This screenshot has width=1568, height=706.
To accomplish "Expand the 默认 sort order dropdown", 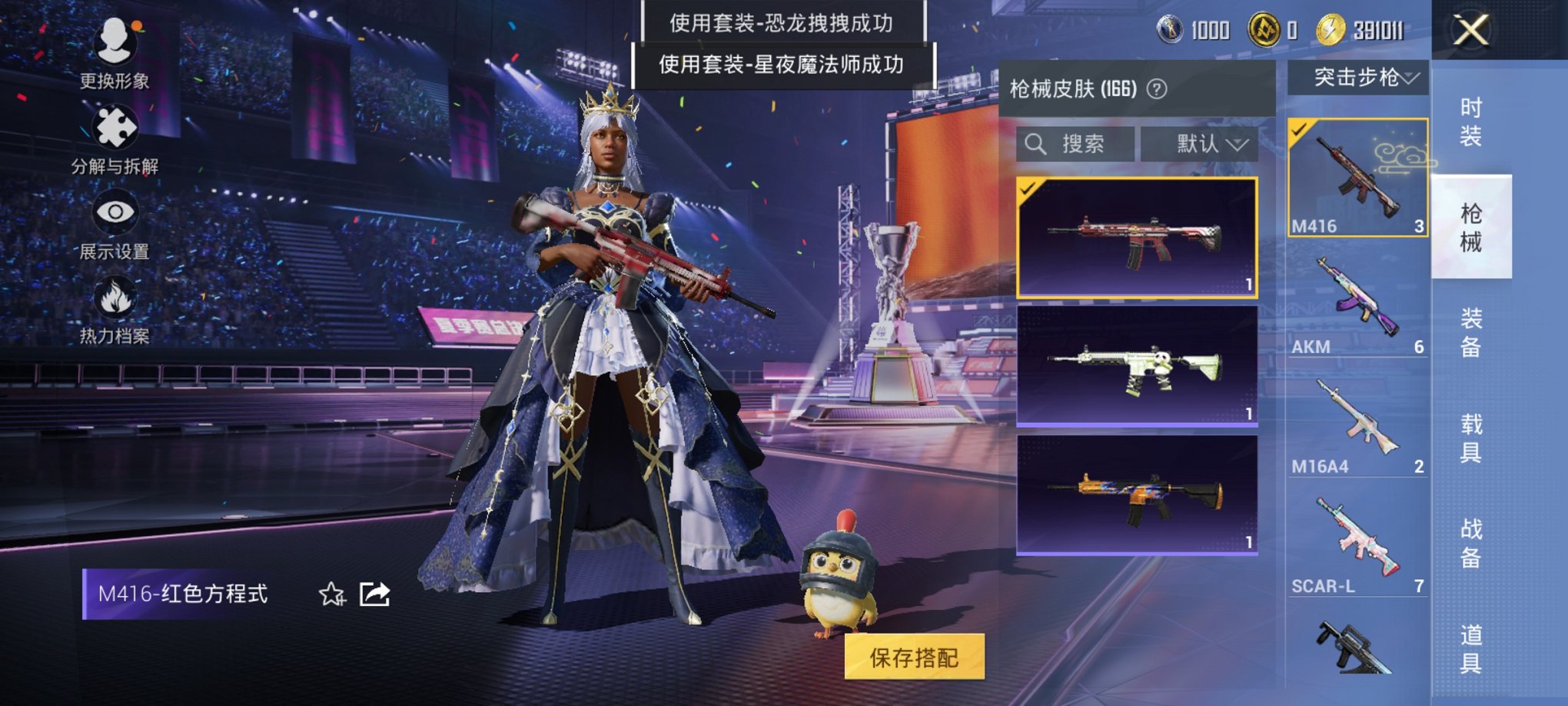I will click(x=1204, y=145).
